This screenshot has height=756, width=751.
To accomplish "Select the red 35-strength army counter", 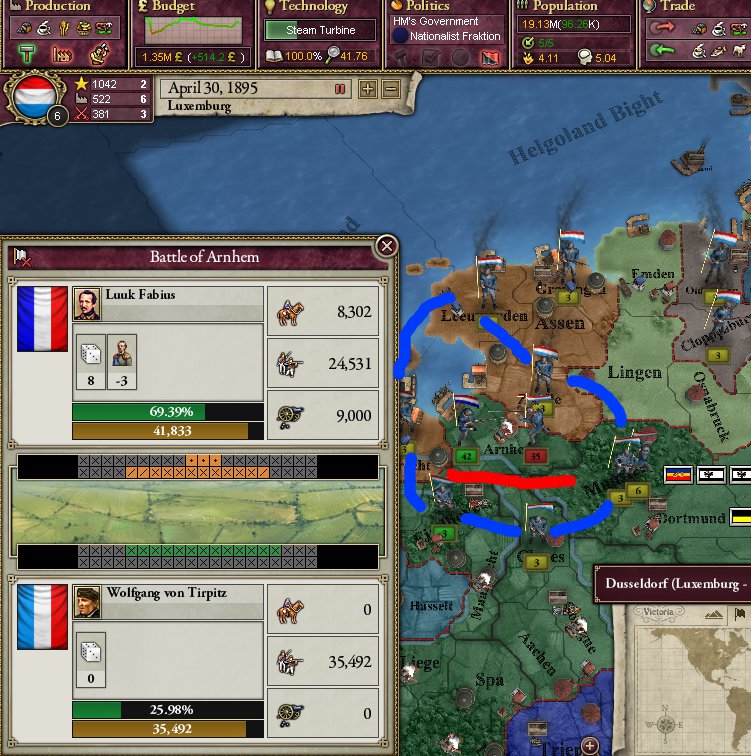I will coord(537,456).
